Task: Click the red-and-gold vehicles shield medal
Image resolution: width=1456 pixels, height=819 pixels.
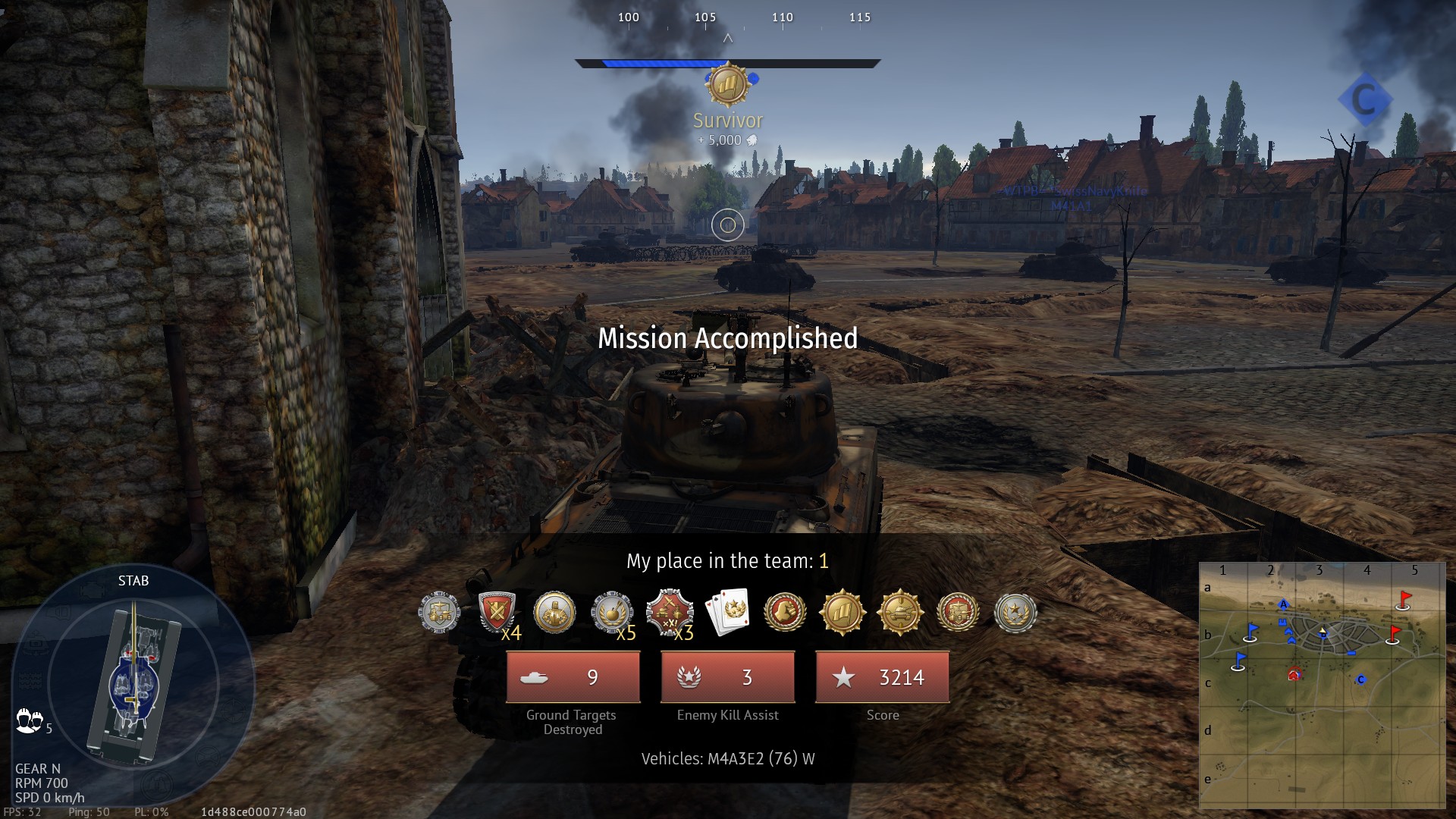Action: tap(958, 612)
